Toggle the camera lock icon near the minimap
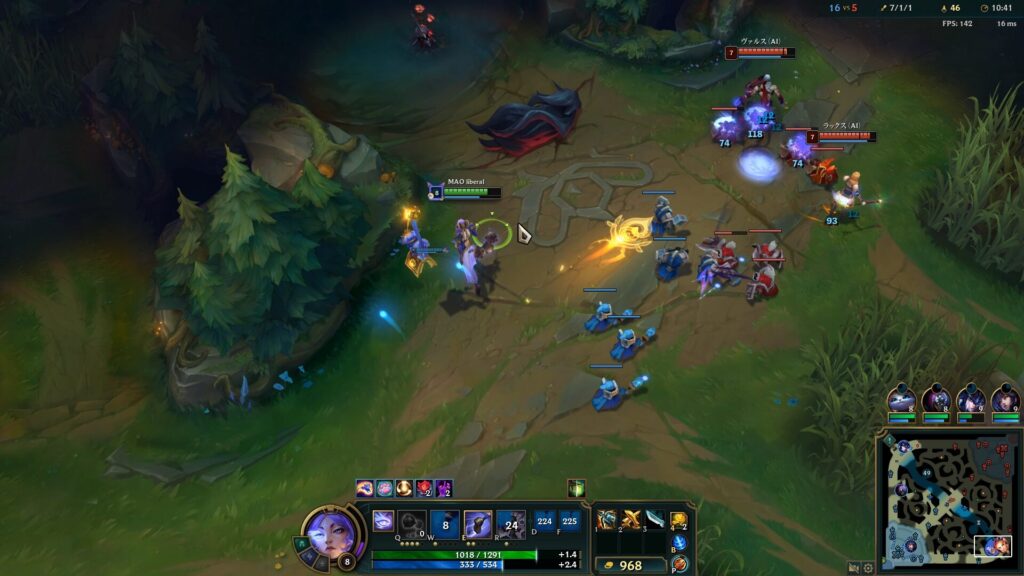Image resolution: width=1024 pixels, height=576 pixels. (x=854, y=567)
